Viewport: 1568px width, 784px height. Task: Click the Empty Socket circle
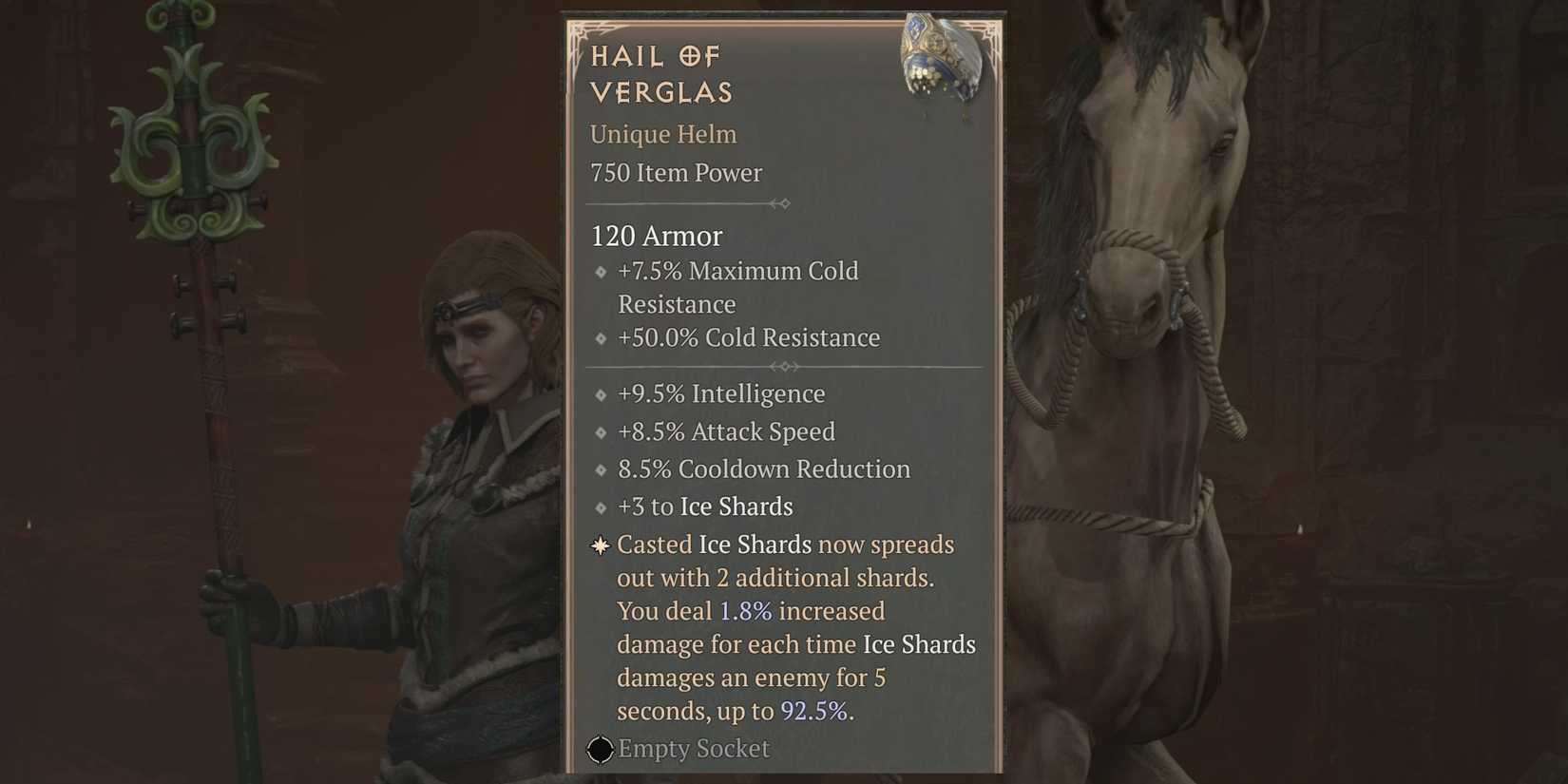point(600,750)
